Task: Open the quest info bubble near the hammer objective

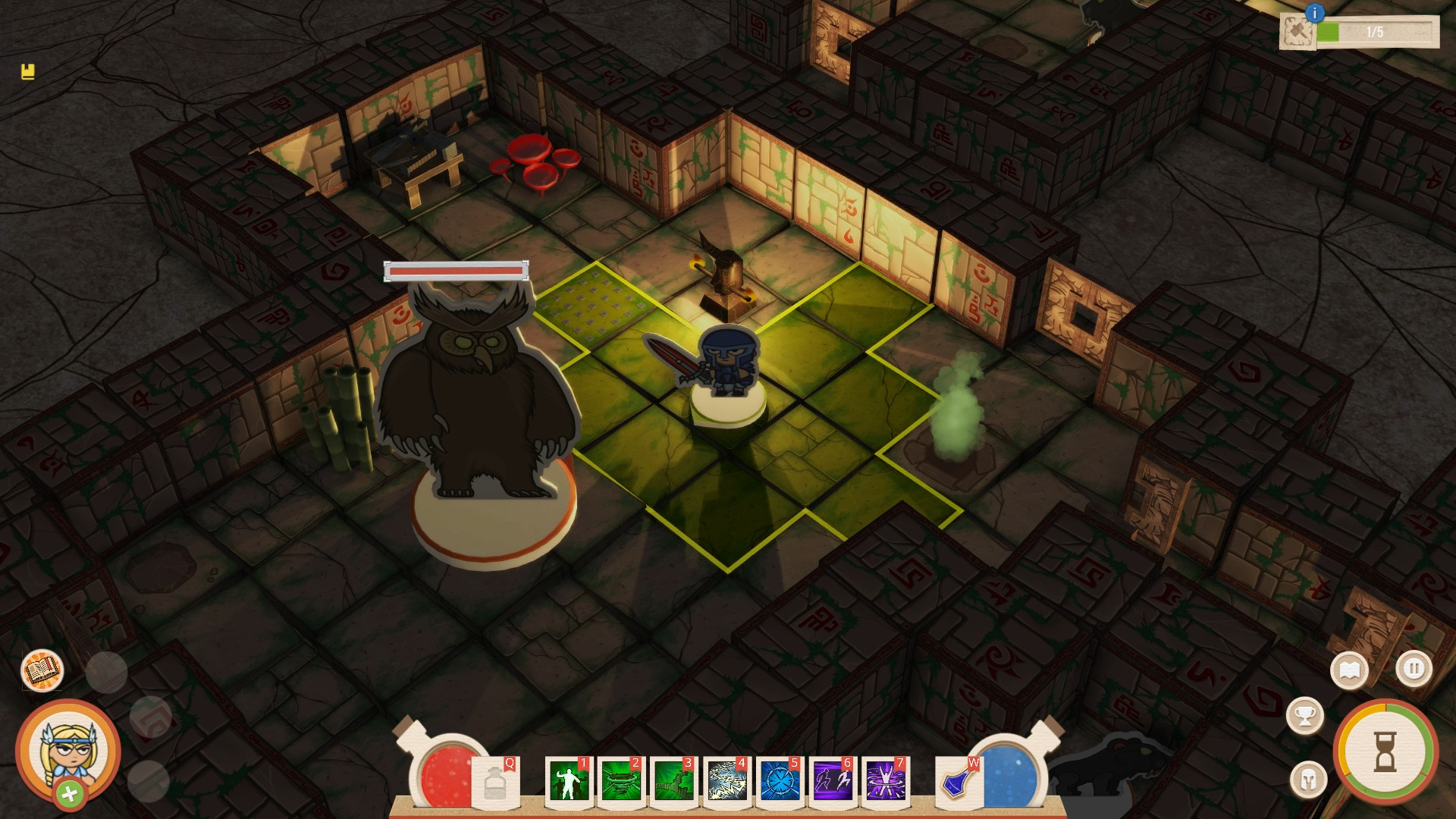Action: click(1315, 13)
